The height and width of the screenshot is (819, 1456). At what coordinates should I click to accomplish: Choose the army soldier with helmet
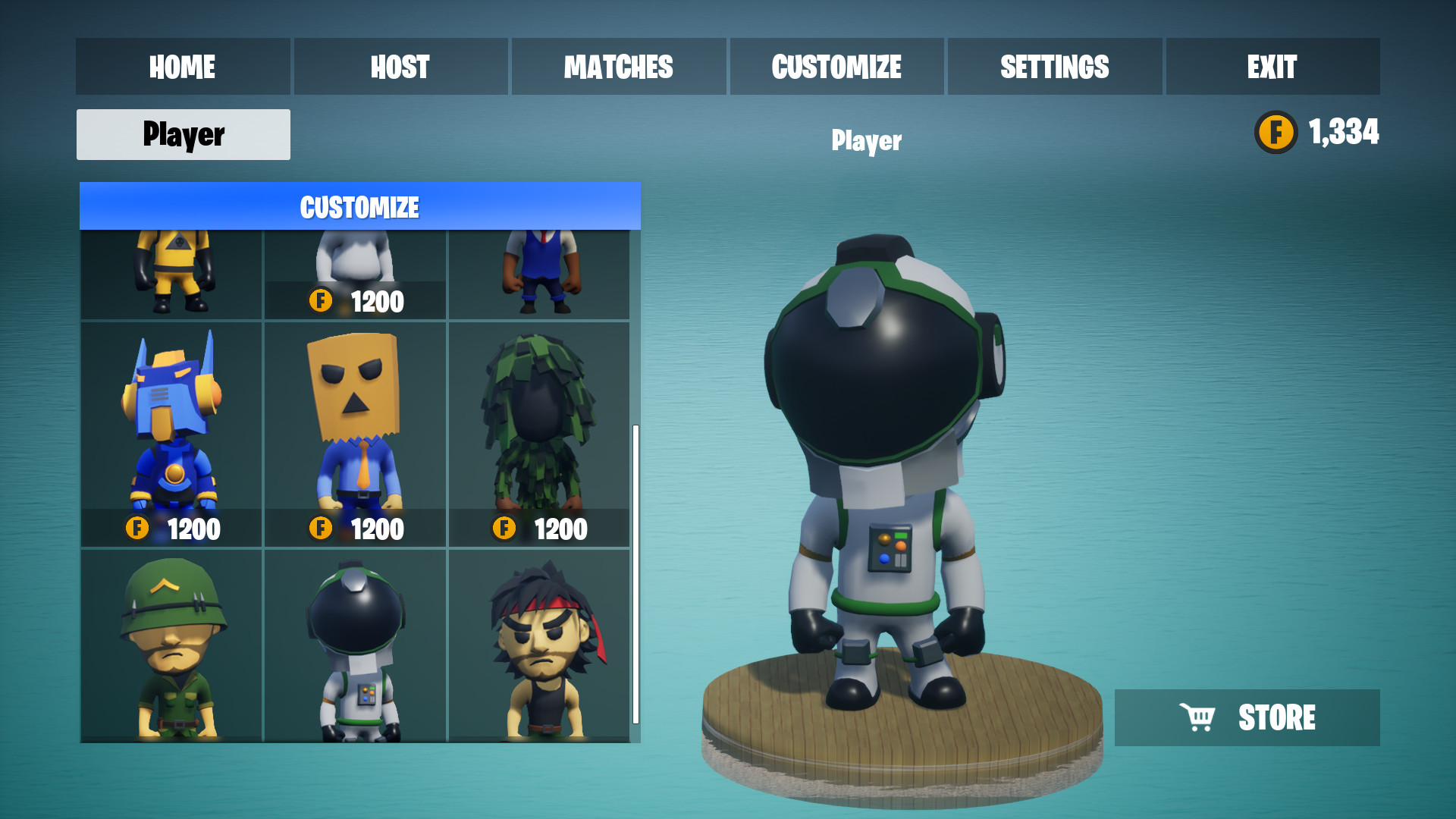[x=171, y=645]
